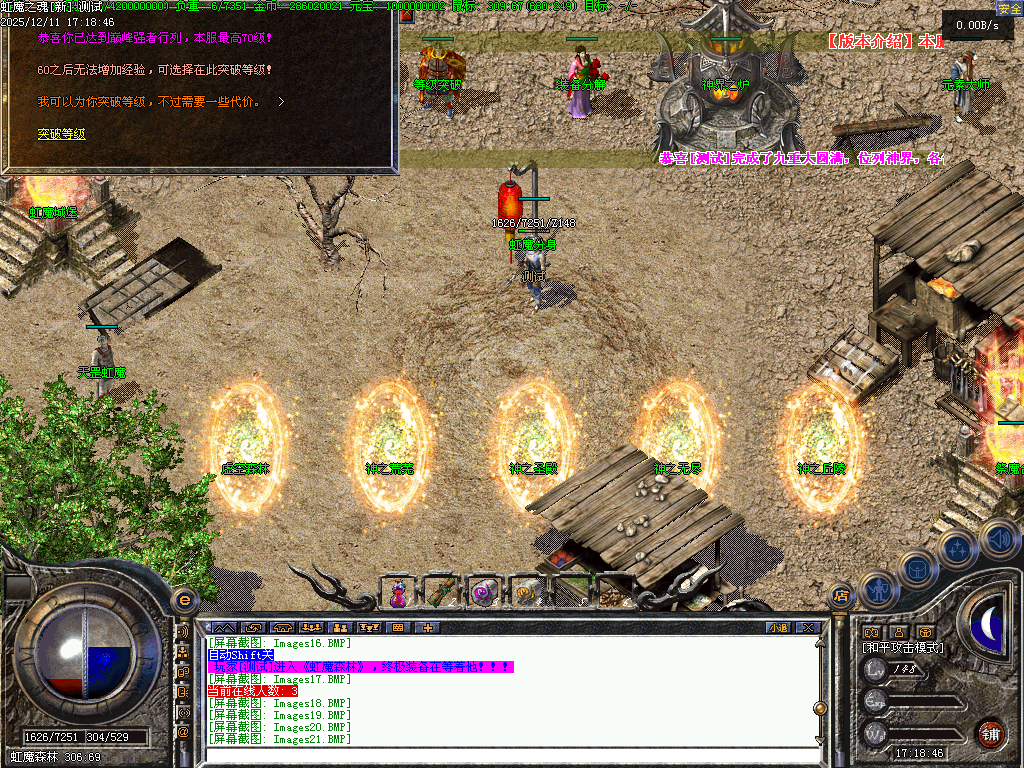Click the 小退 logout button

pos(778,628)
